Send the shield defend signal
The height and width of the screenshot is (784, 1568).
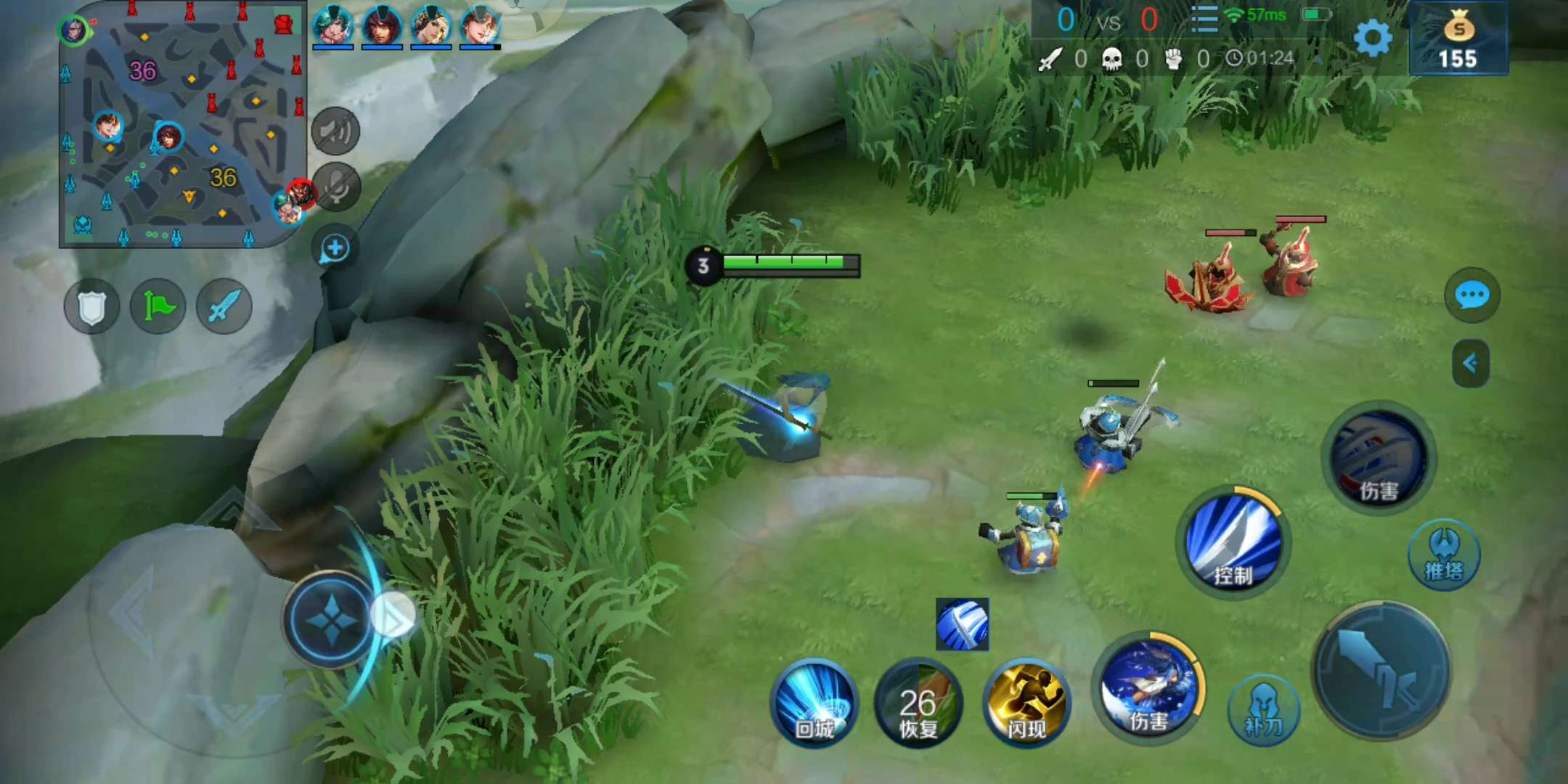92,307
